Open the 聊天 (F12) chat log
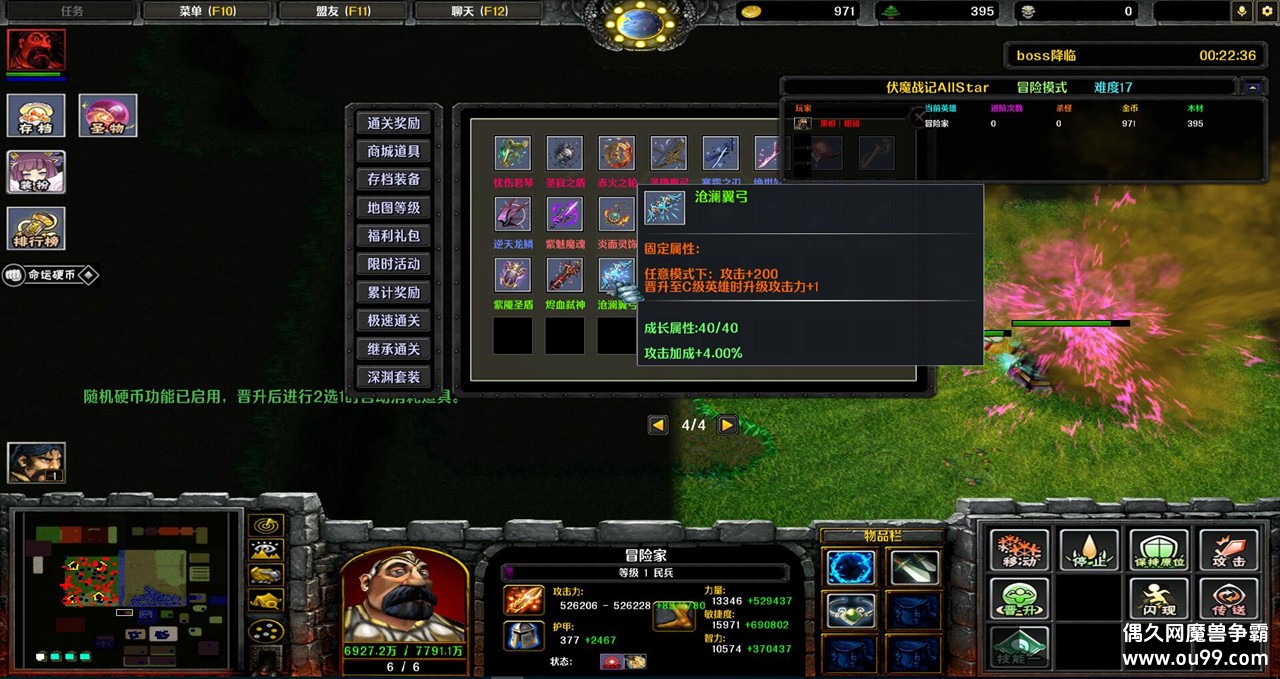Screen dimensions: 1280x679 pos(478,11)
